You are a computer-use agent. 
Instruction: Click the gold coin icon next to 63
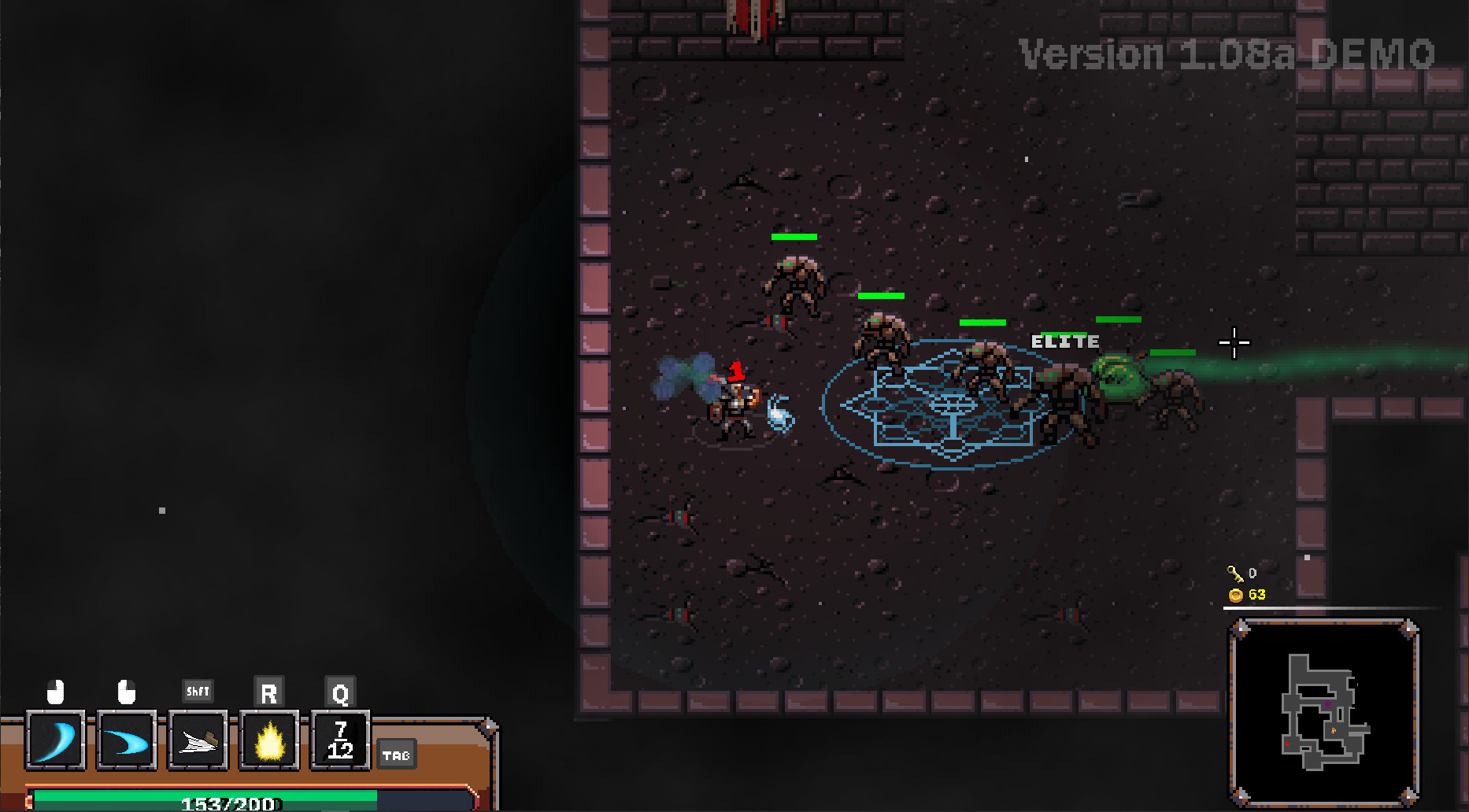tap(1234, 596)
